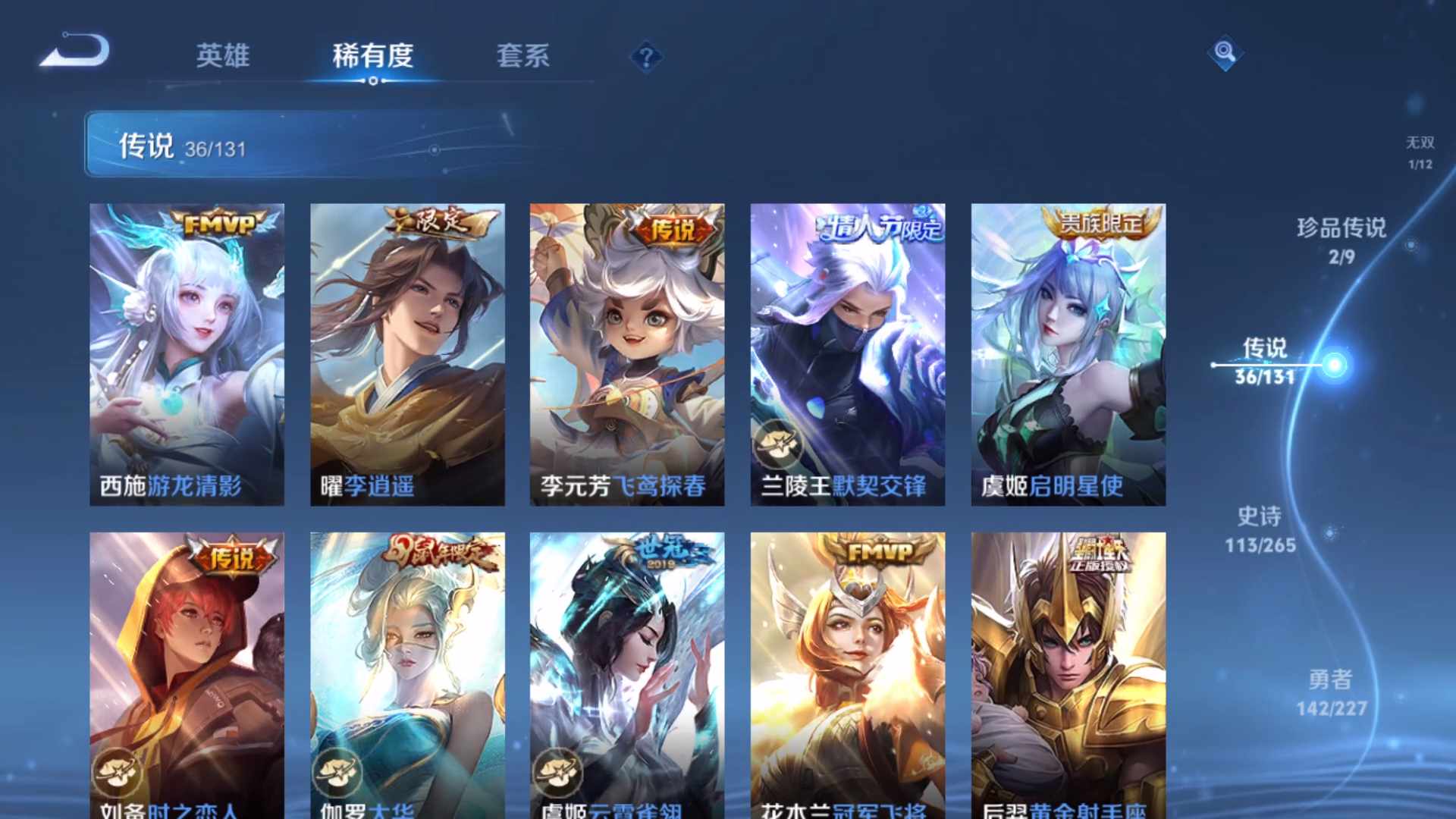This screenshot has width=1456, height=819.
Task: Jump to the 史诗 rarity section
Action: tap(1260, 529)
